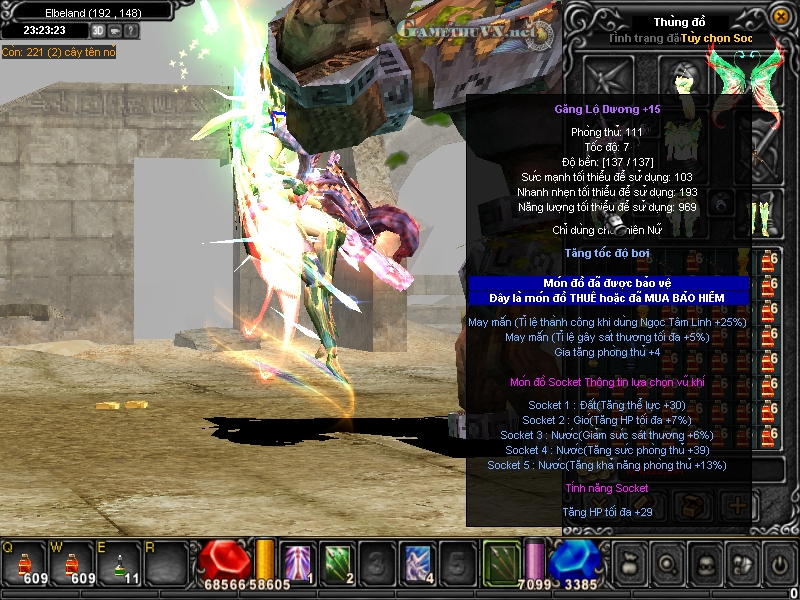The width and height of the screenshot is (800, 600).
Task: Click the power button in the bottom bar
Action: point(779,563)
